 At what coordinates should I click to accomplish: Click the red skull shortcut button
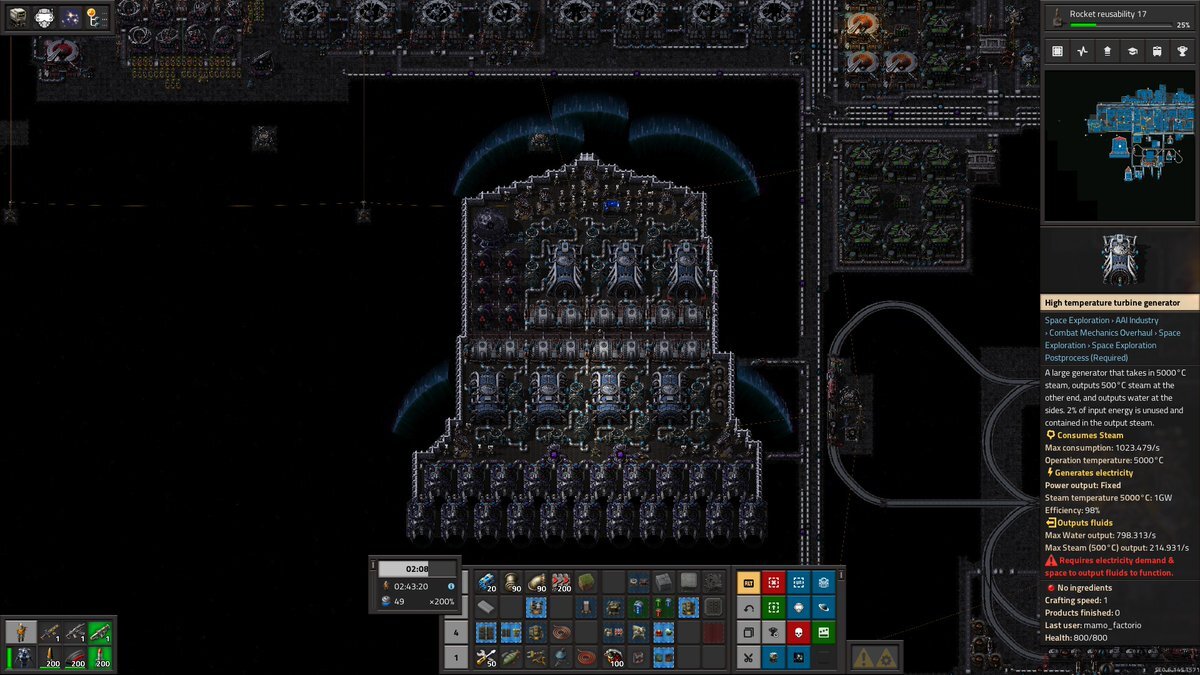798,632
